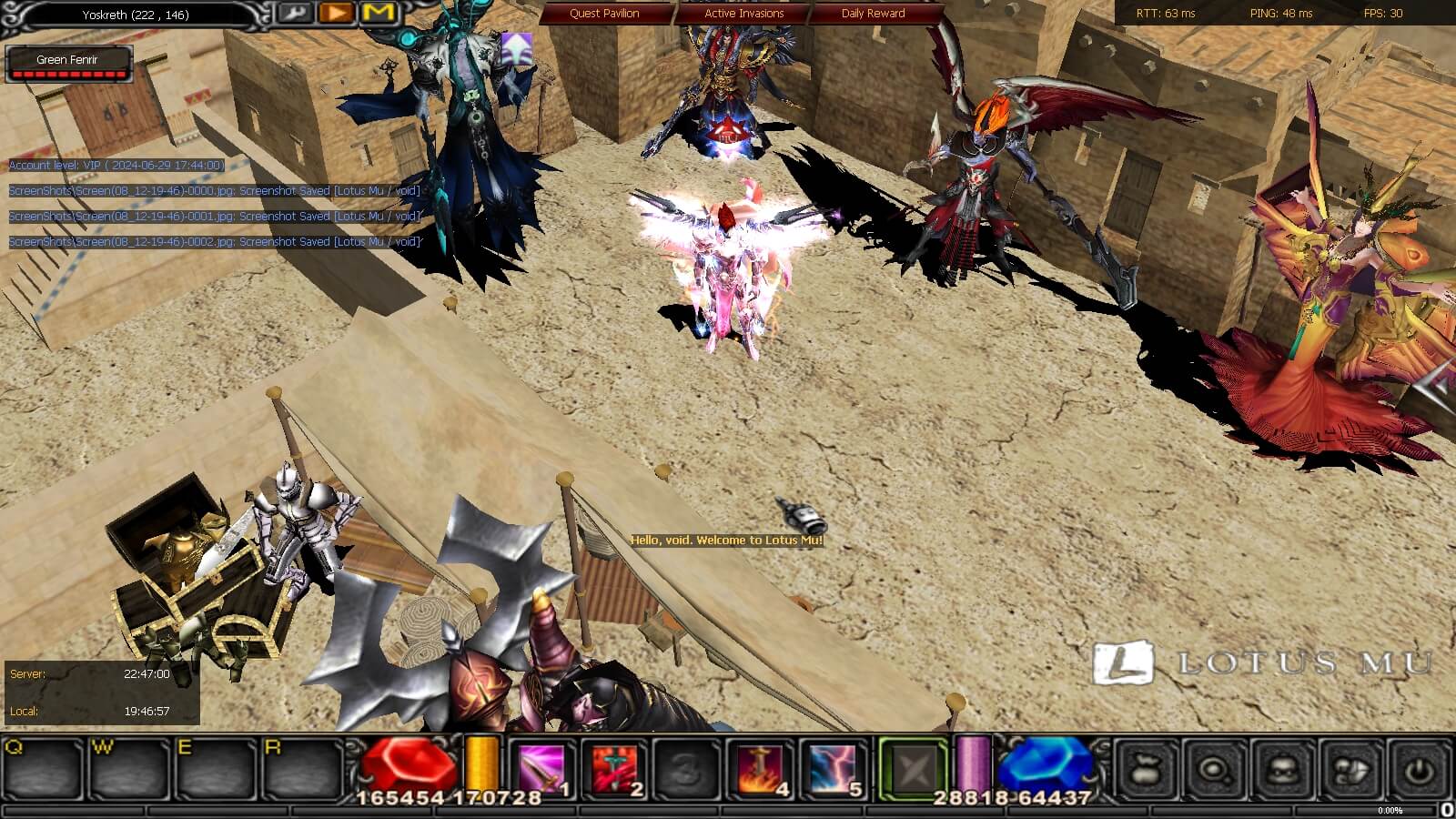Image resolution: width=1456 pixels, height=819 pixels.
Task: Select the green-bordered active skill slot
Action: (x=913, y=770)
